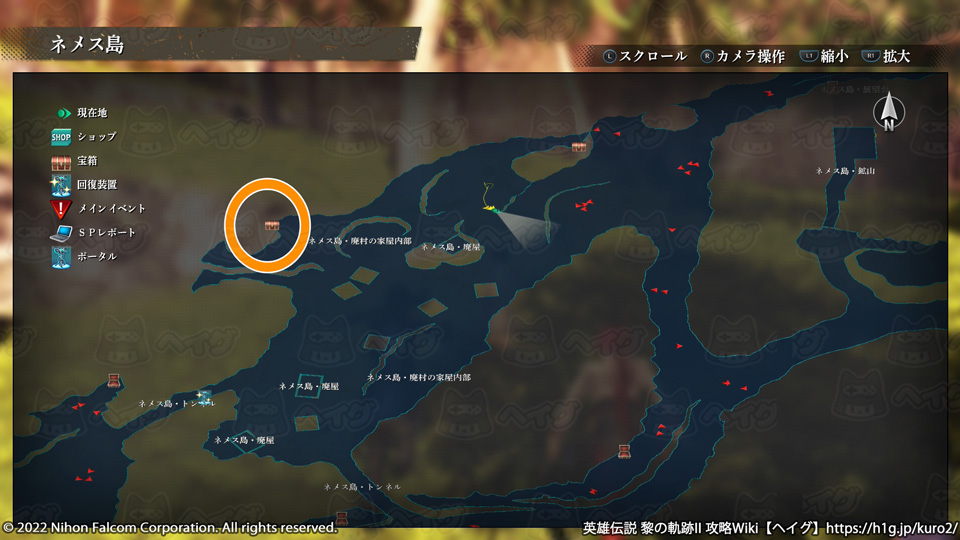Screen dimensions: 960x540
Task: Select the ネメス島・鉱山 location label
Action: point(845,171)
